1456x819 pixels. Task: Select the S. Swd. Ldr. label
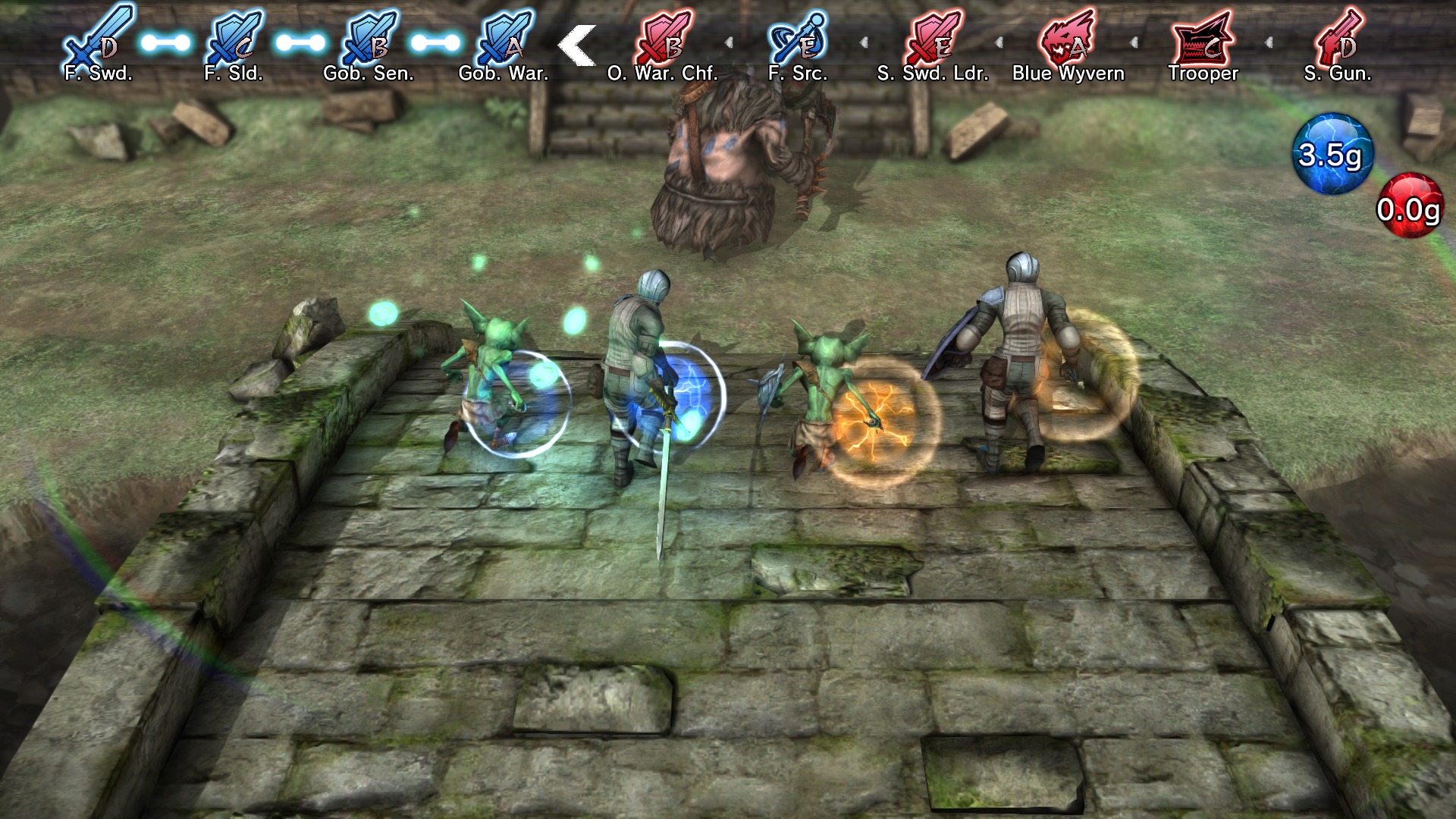click(933, 74)
